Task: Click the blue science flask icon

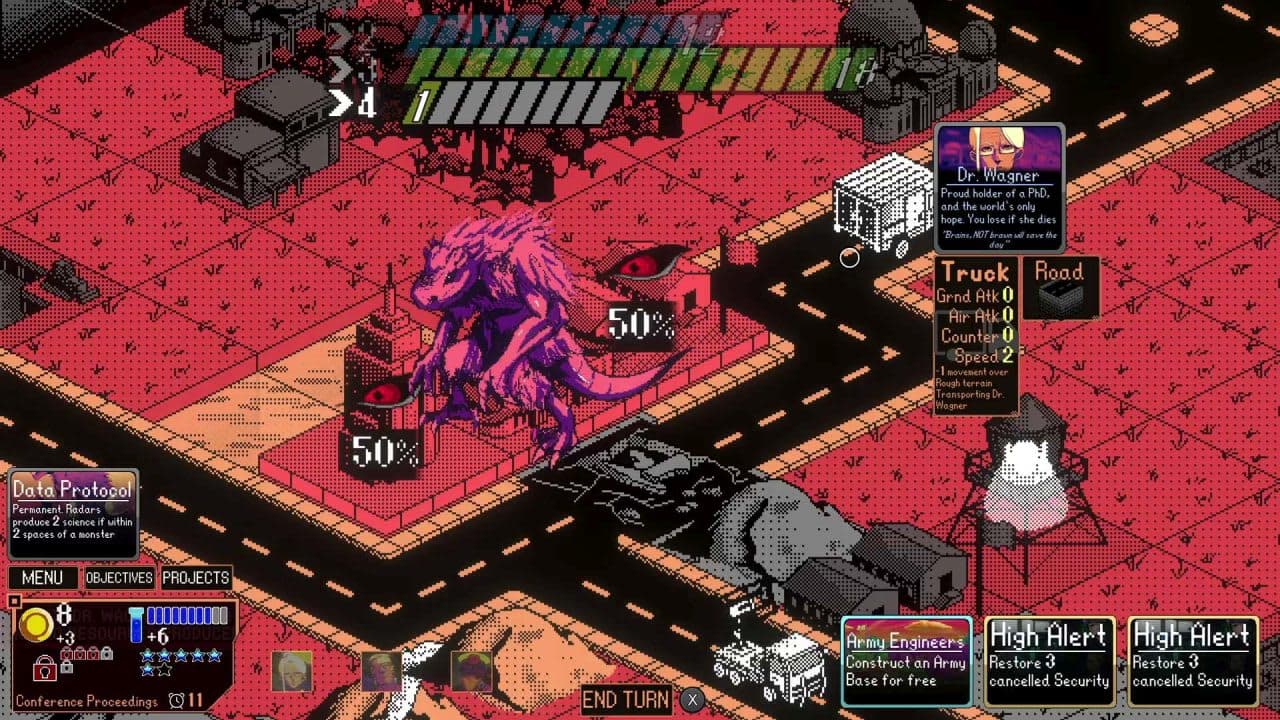Action: coord(136,624)
